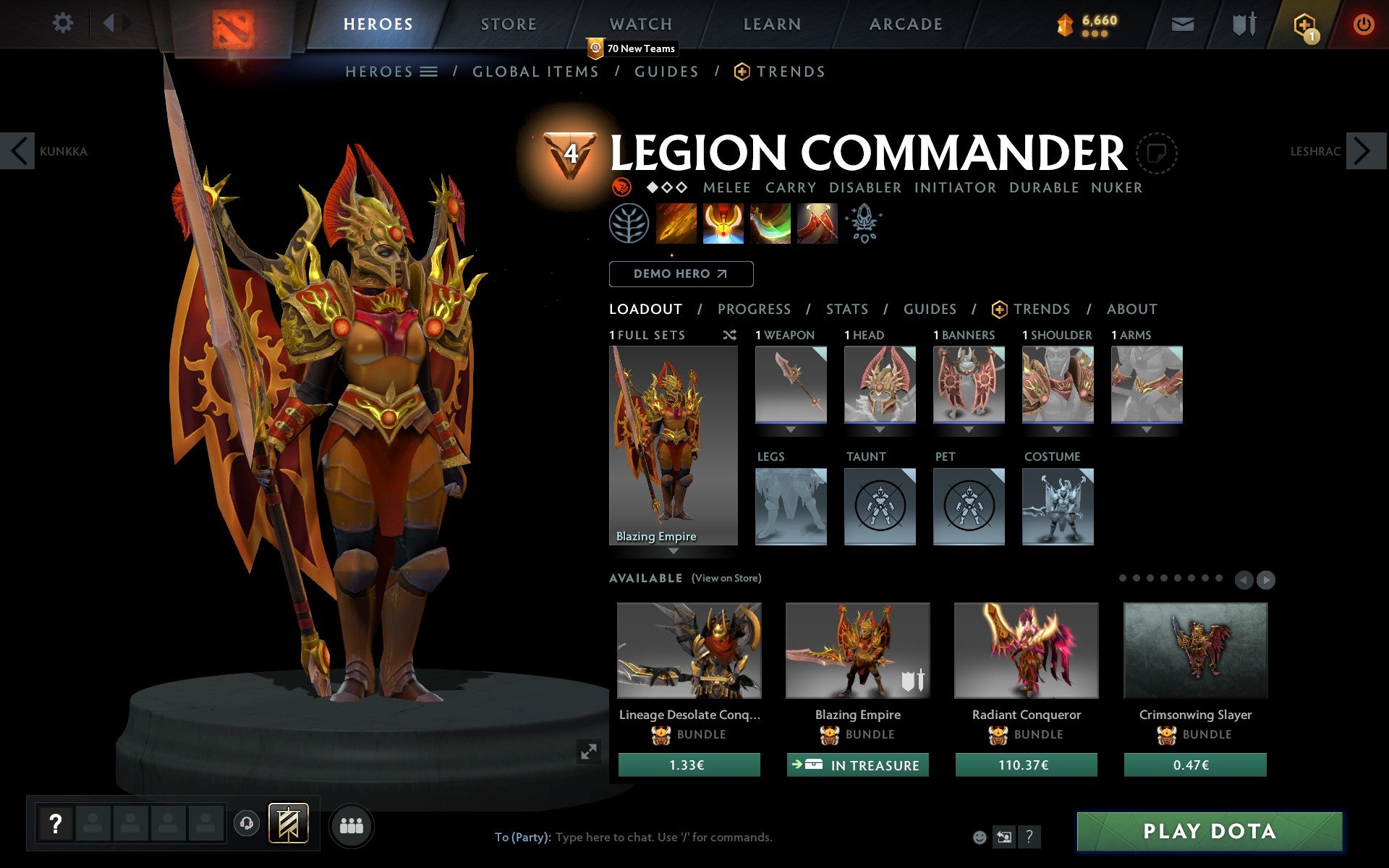
Task: Click the Dota Plus hexagon notification icon
Action: pyautogui.click(x=1307, y=23)
